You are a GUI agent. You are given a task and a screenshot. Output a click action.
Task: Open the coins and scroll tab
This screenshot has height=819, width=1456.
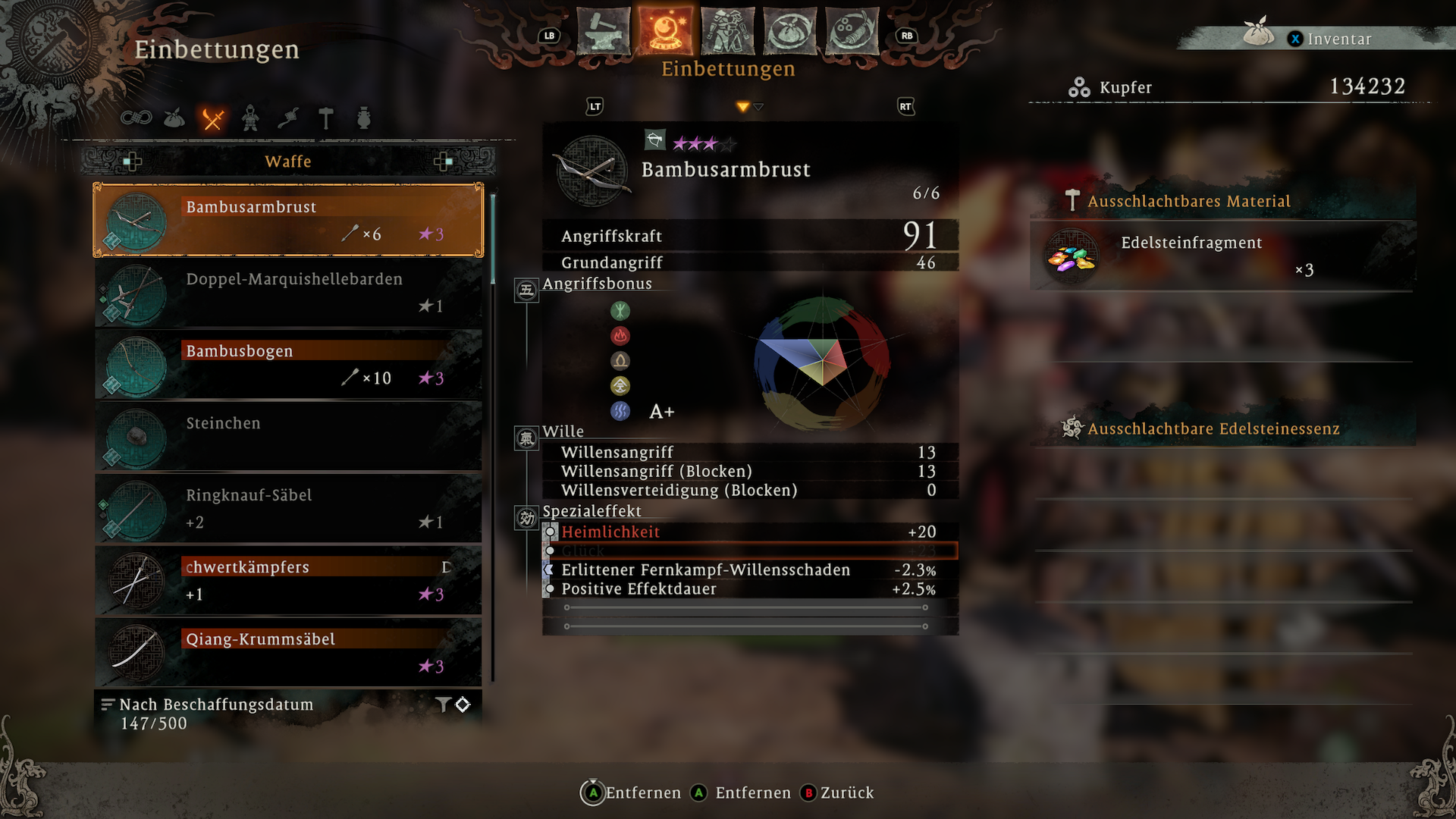coord(852,32)
